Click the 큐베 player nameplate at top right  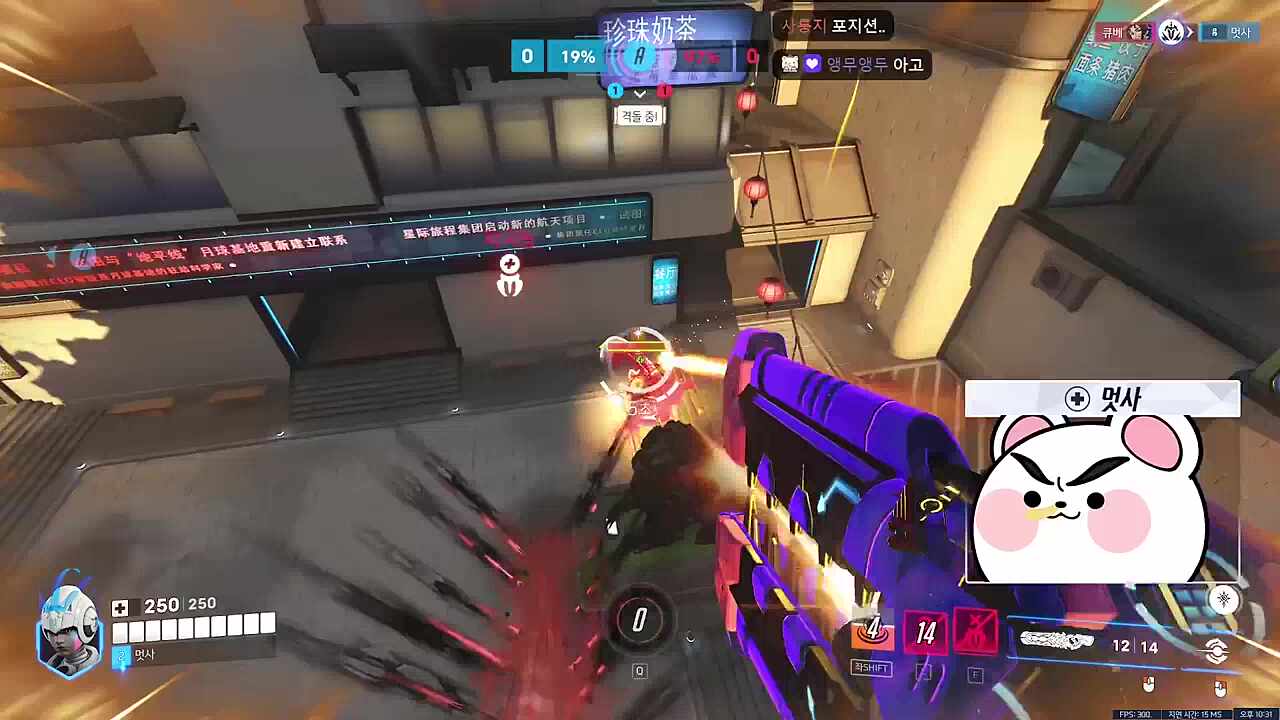[x=1110, y=32]
